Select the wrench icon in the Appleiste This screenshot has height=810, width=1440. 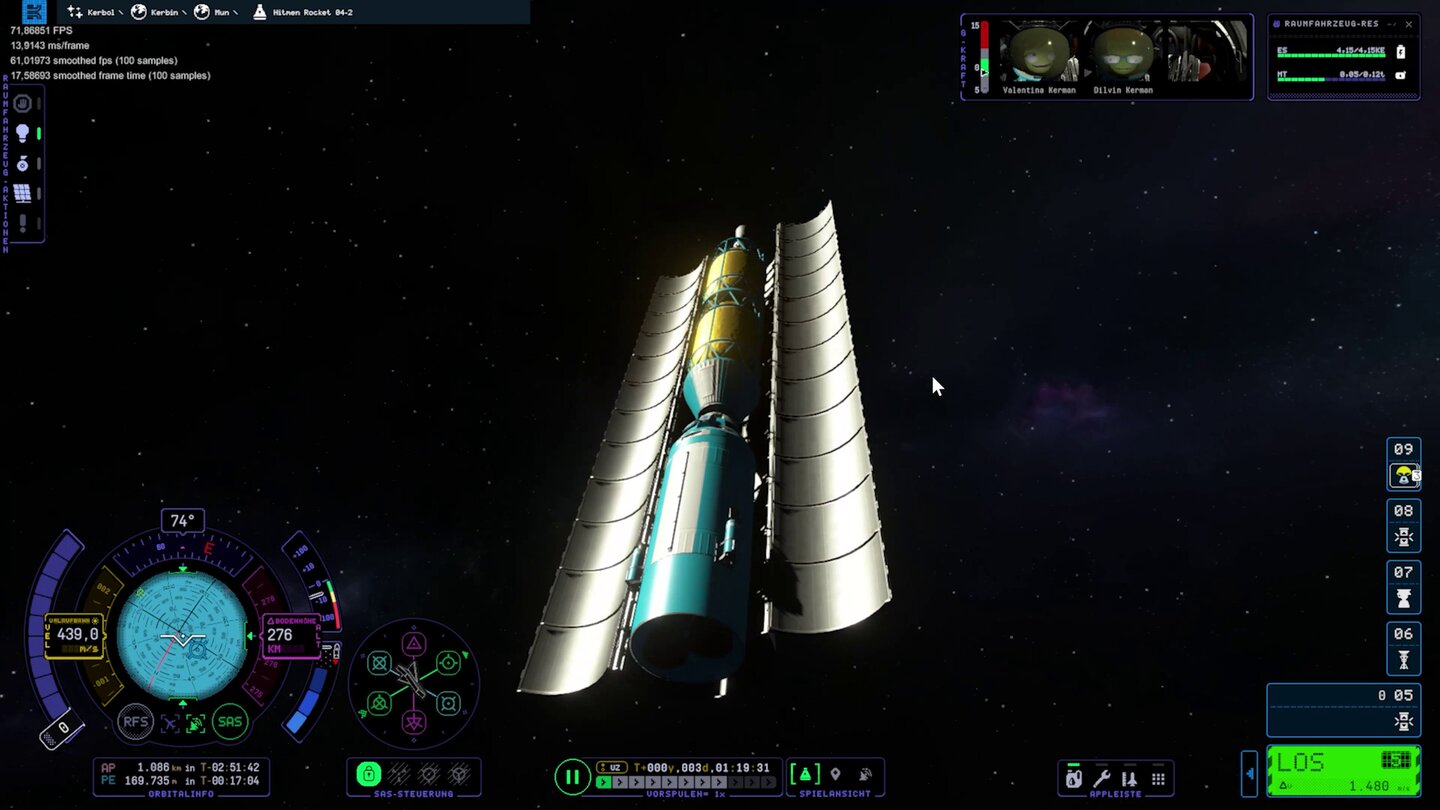tap(1102, 778)
